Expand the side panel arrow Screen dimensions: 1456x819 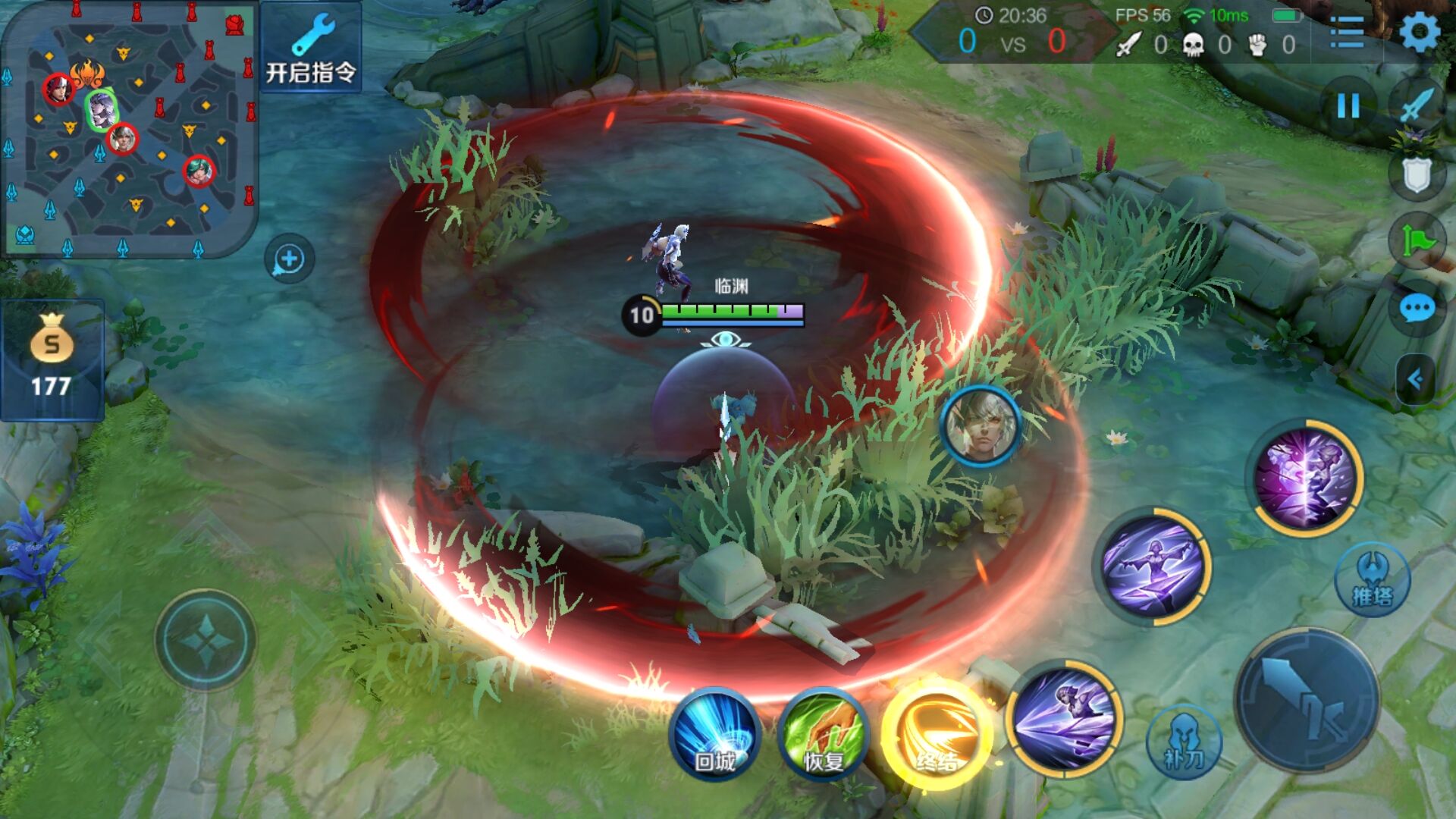[x=1415, y=378]
